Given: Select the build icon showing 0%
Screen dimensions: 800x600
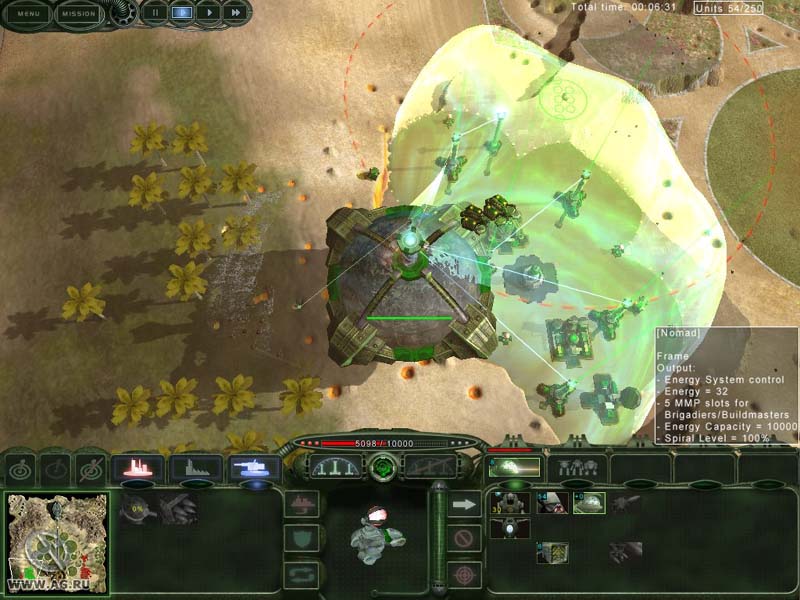Looking at the screenshot, I should [135, 508].
